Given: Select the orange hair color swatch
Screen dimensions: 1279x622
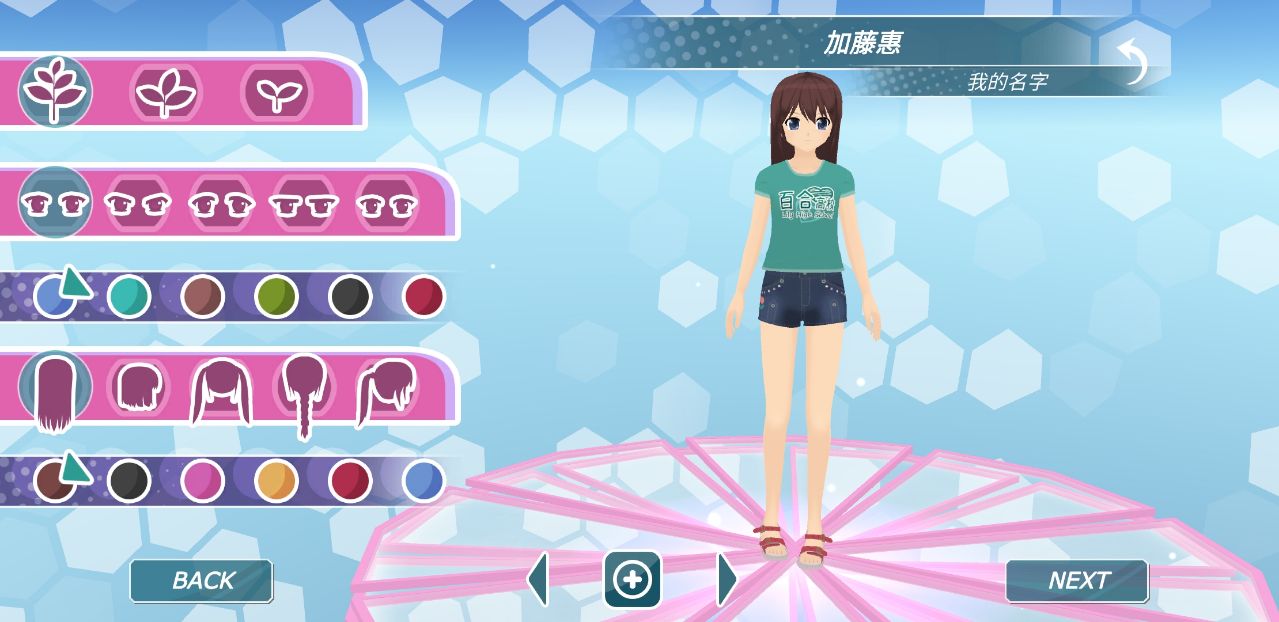Looking at the screenshot, I should click(x=276, y=481).
